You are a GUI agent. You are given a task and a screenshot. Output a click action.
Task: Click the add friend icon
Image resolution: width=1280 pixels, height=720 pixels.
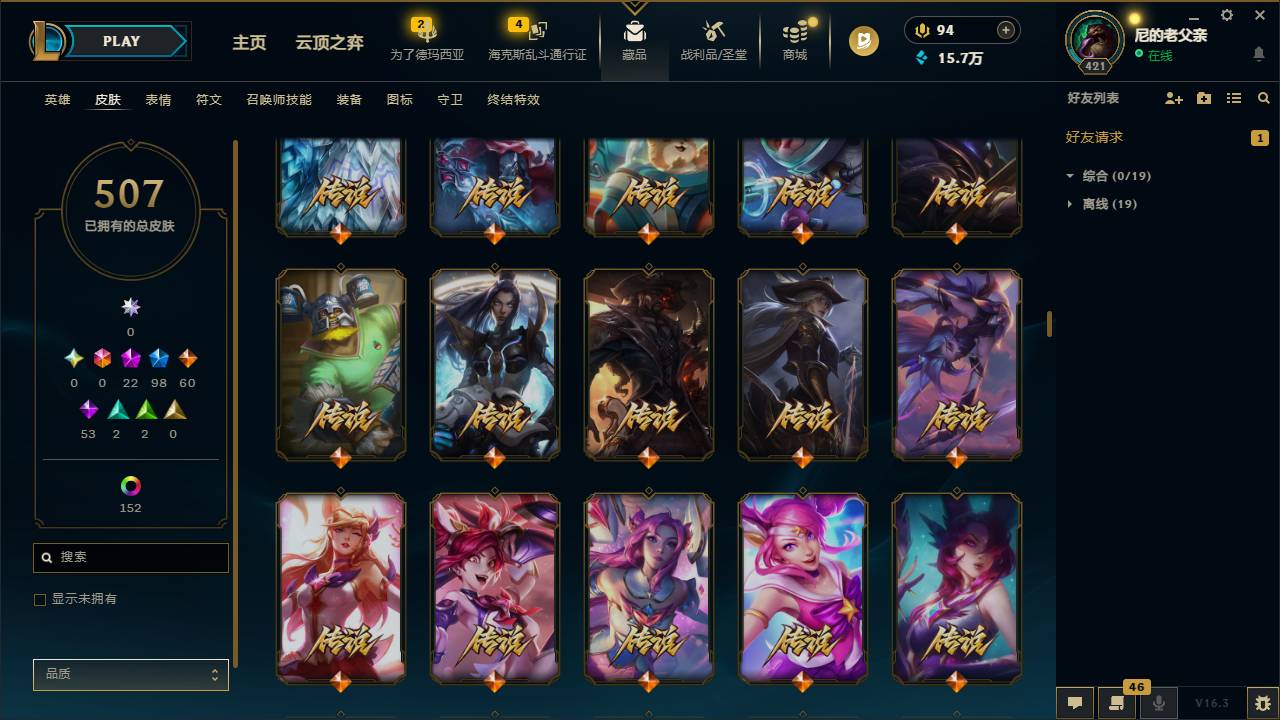(x=1172, y=98)
